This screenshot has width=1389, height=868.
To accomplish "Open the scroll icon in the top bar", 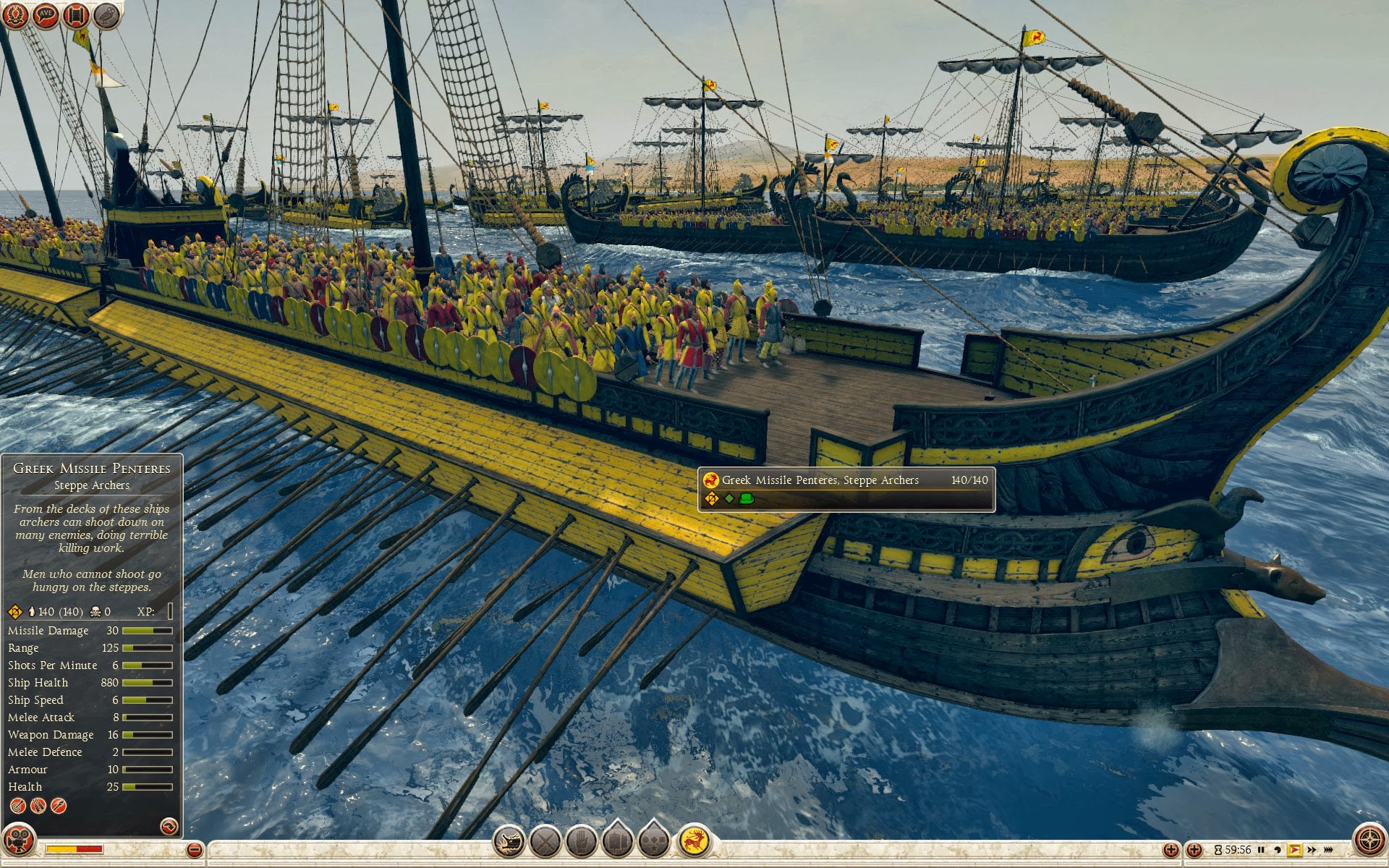I will tap(76, 15).
